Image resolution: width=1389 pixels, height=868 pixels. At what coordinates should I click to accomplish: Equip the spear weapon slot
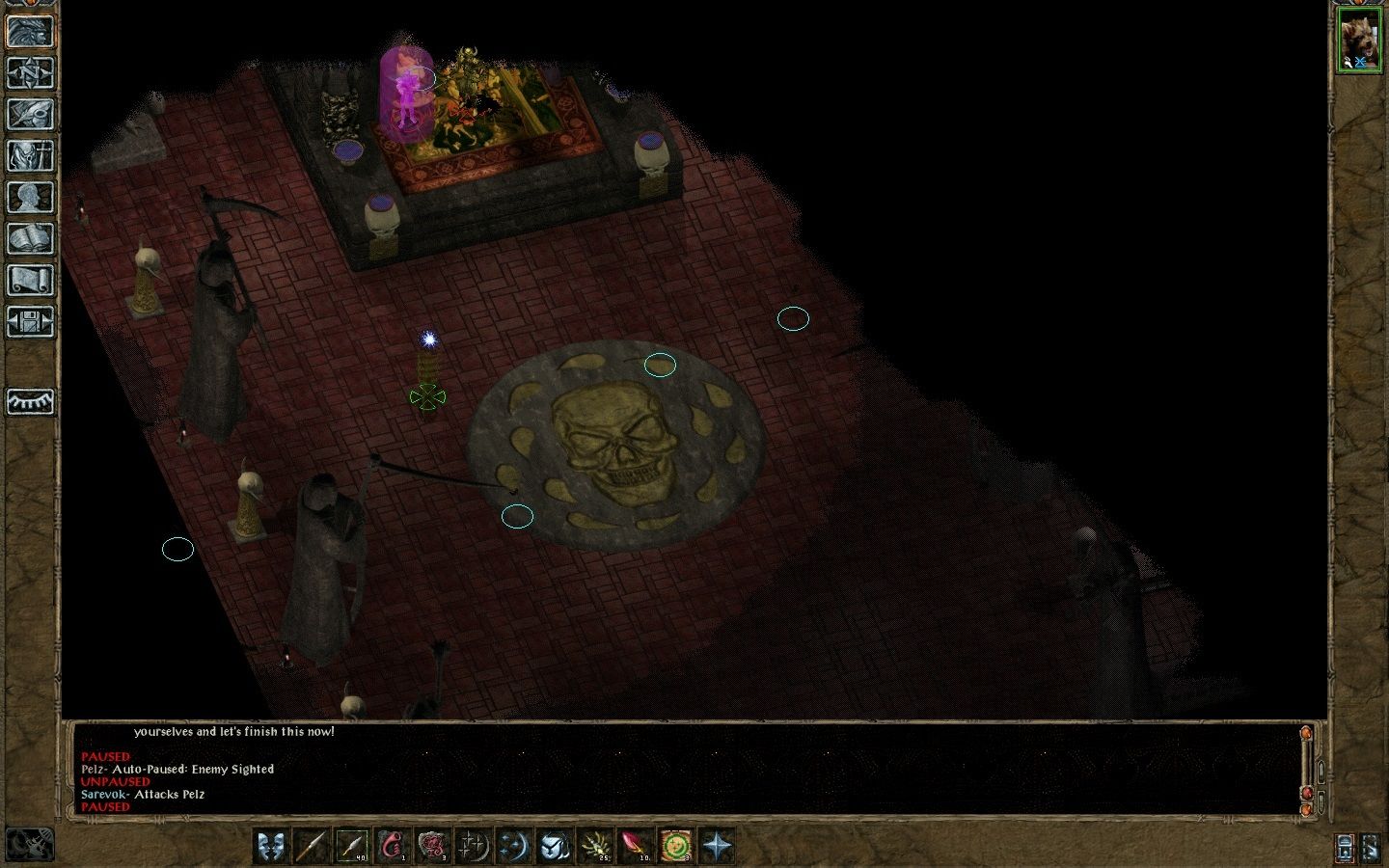point(312,846)
